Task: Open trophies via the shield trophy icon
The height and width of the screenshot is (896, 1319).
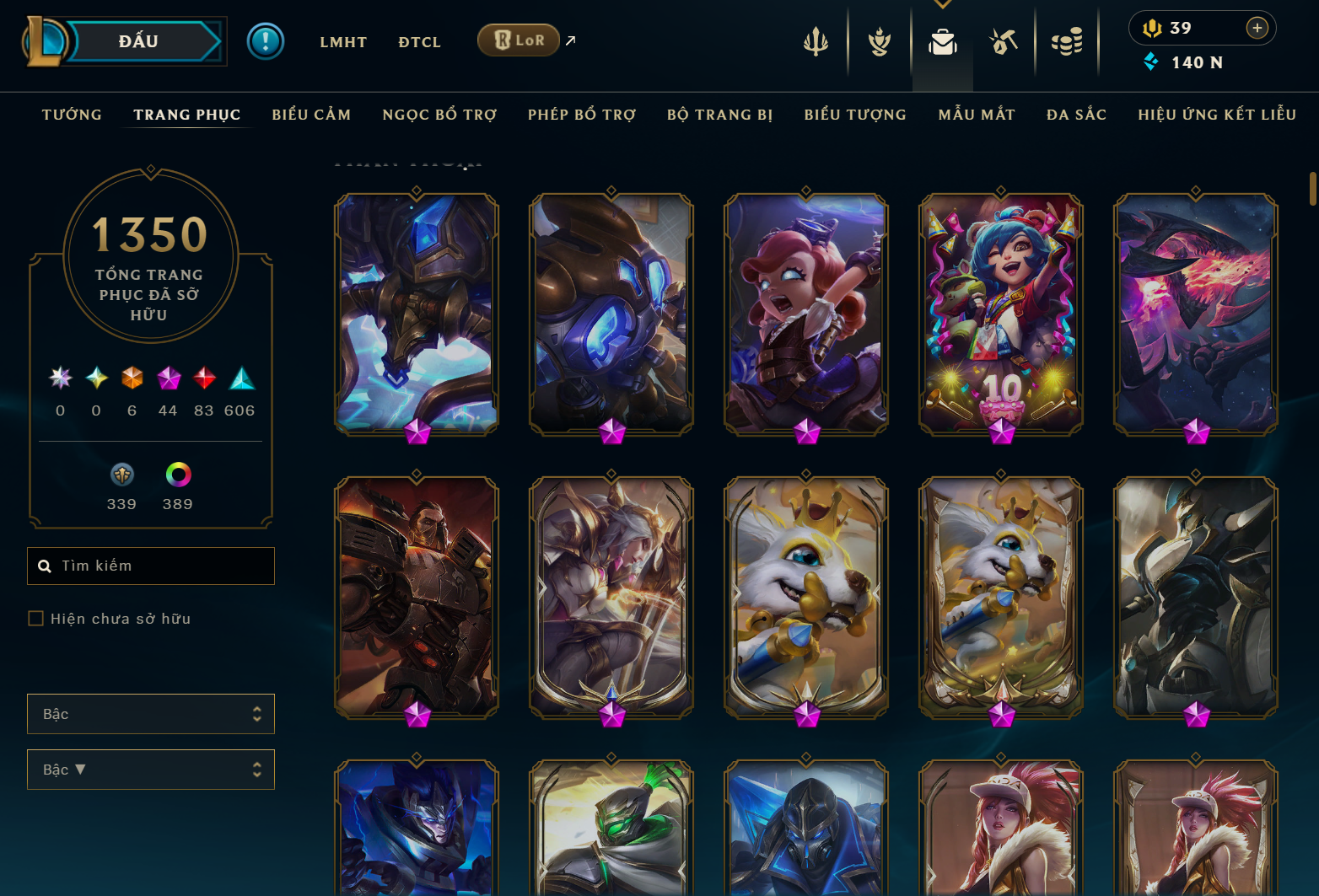Action: [x=880, y=40]
